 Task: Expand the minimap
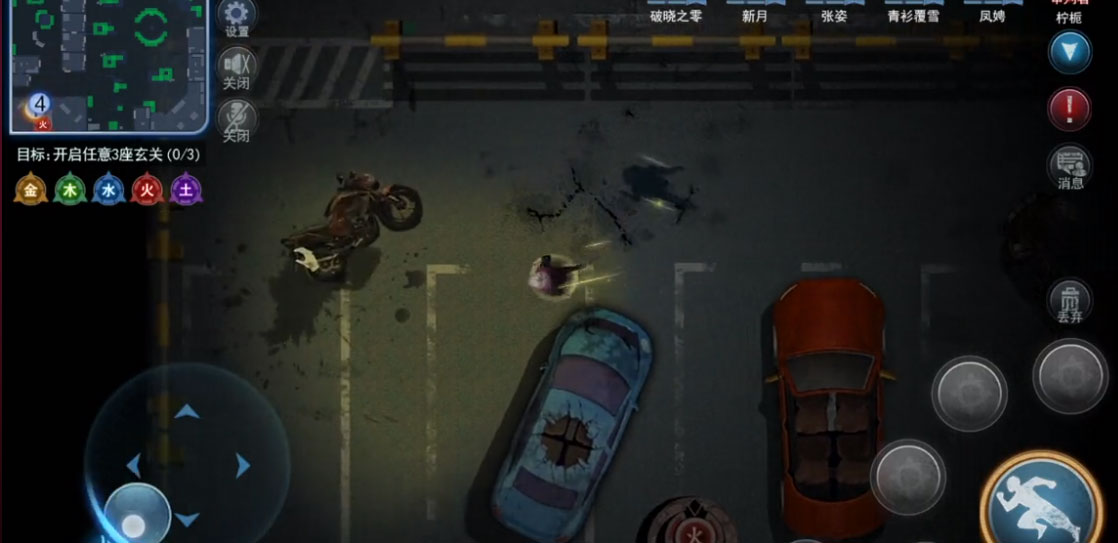108,66
